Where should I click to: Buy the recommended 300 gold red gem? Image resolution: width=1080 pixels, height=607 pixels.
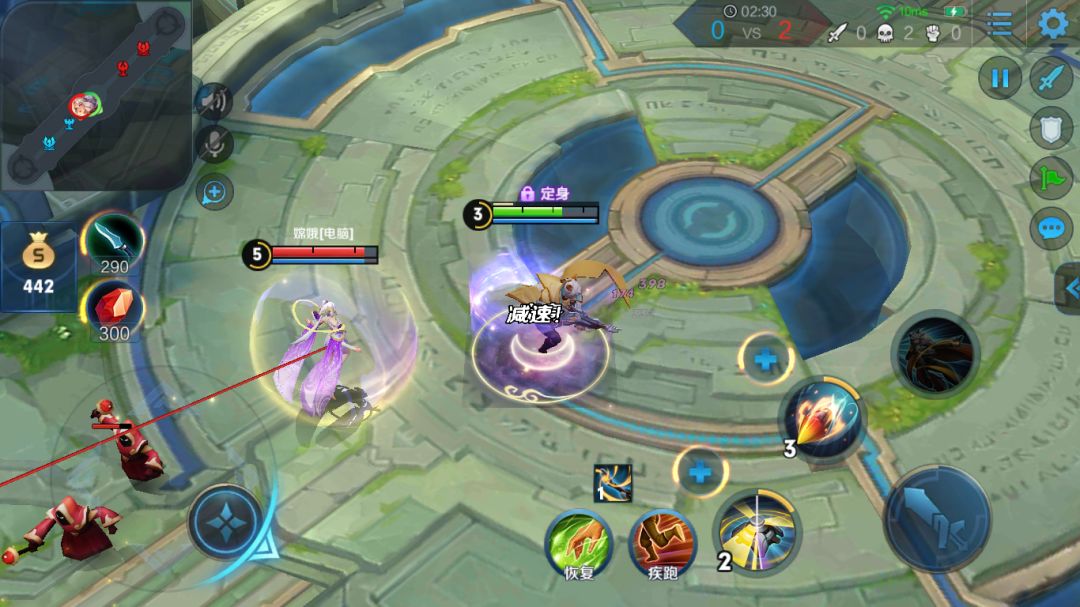click(113, 308)
